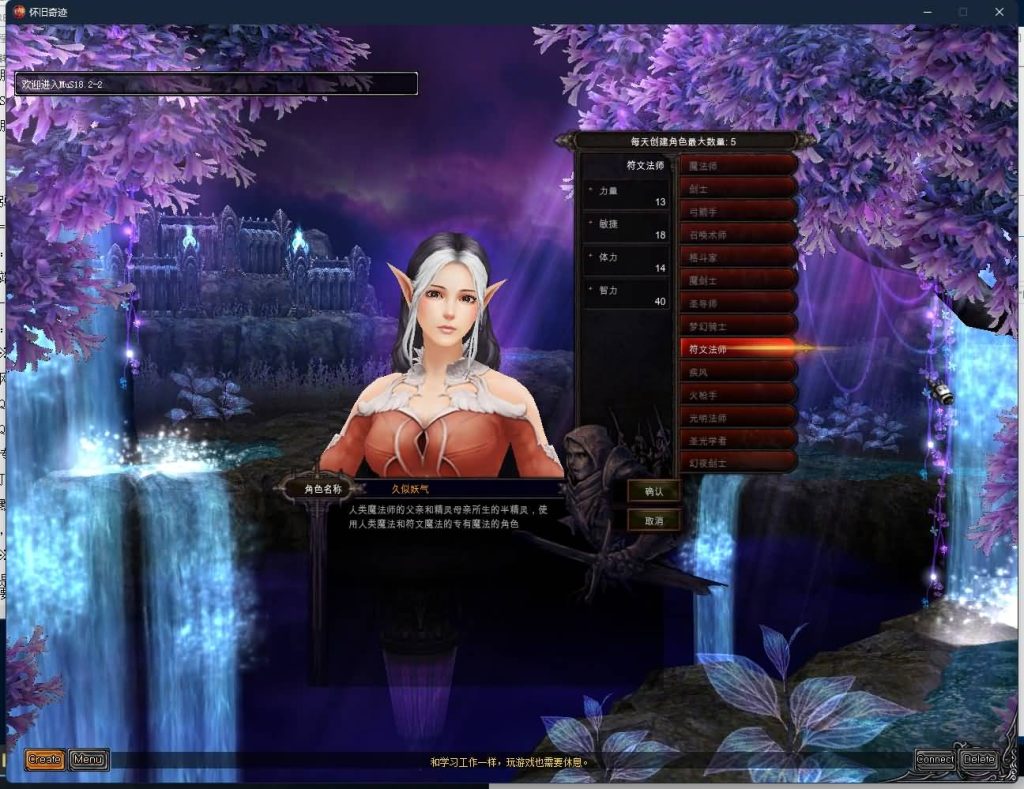The height and width of the screenshot is (789, 1024).
Task: Select the 魔法师 class
Action: 738,165
